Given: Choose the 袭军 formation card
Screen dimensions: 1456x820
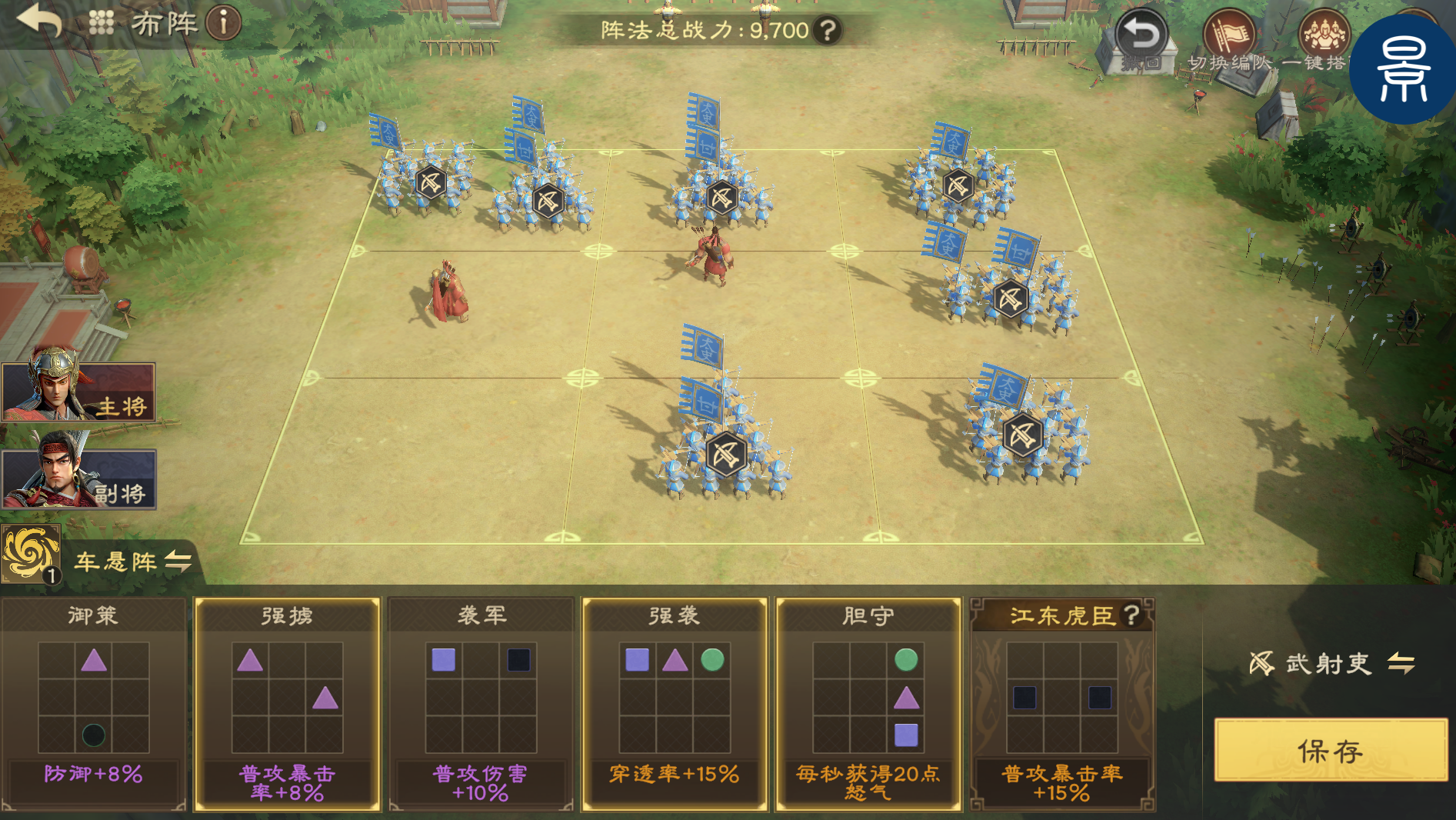Looking at the screenshot, I should pos(481,704).
